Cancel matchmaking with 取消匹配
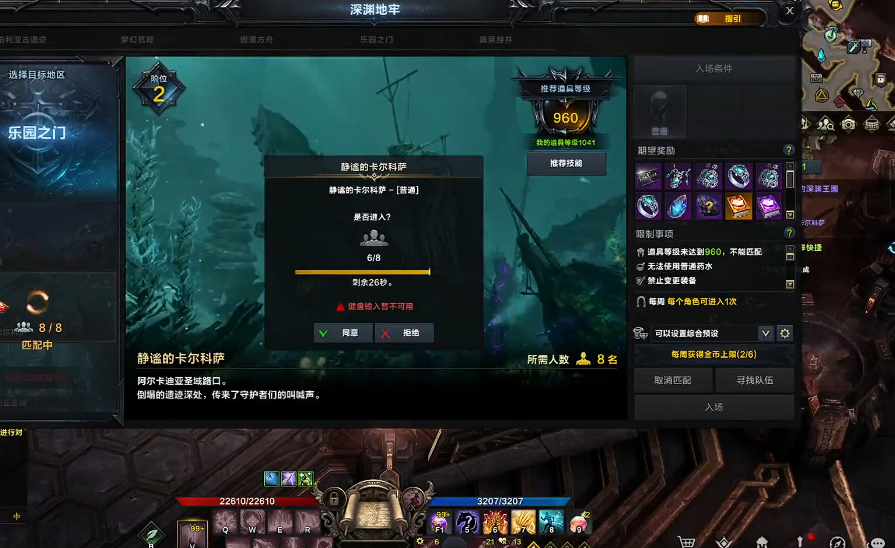The height and width of the screenshot is (548, 895). tap(672, 380)
